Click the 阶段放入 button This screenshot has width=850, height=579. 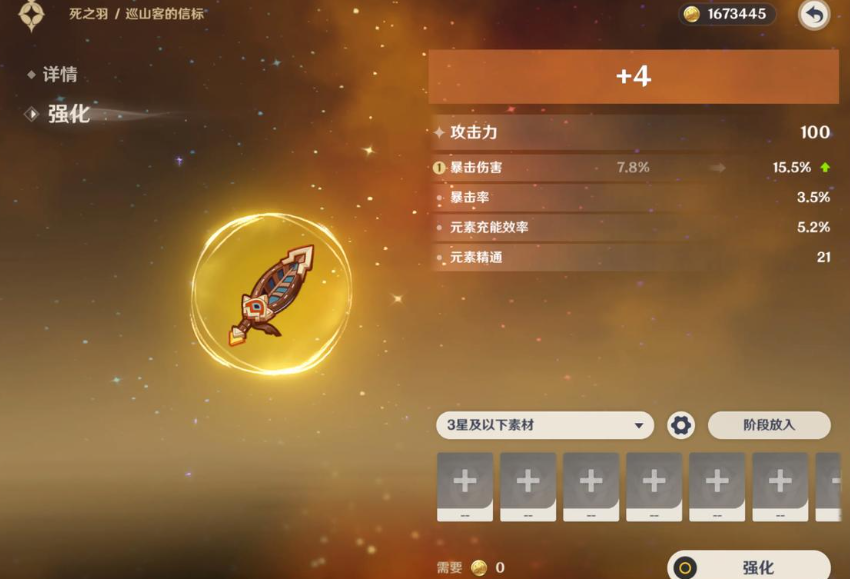point(768,425)
